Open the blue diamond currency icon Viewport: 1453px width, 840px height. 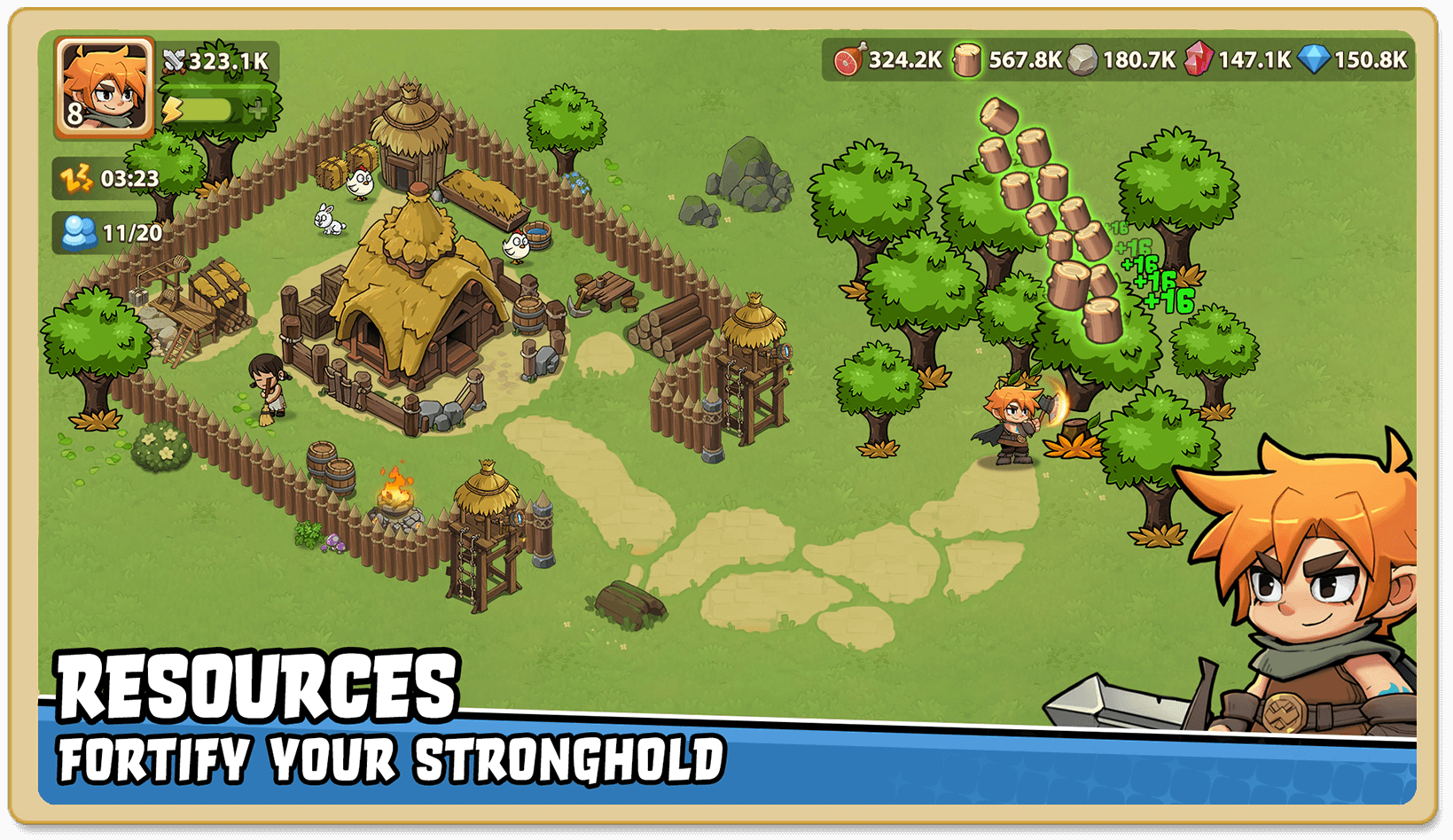(1314, 59)
